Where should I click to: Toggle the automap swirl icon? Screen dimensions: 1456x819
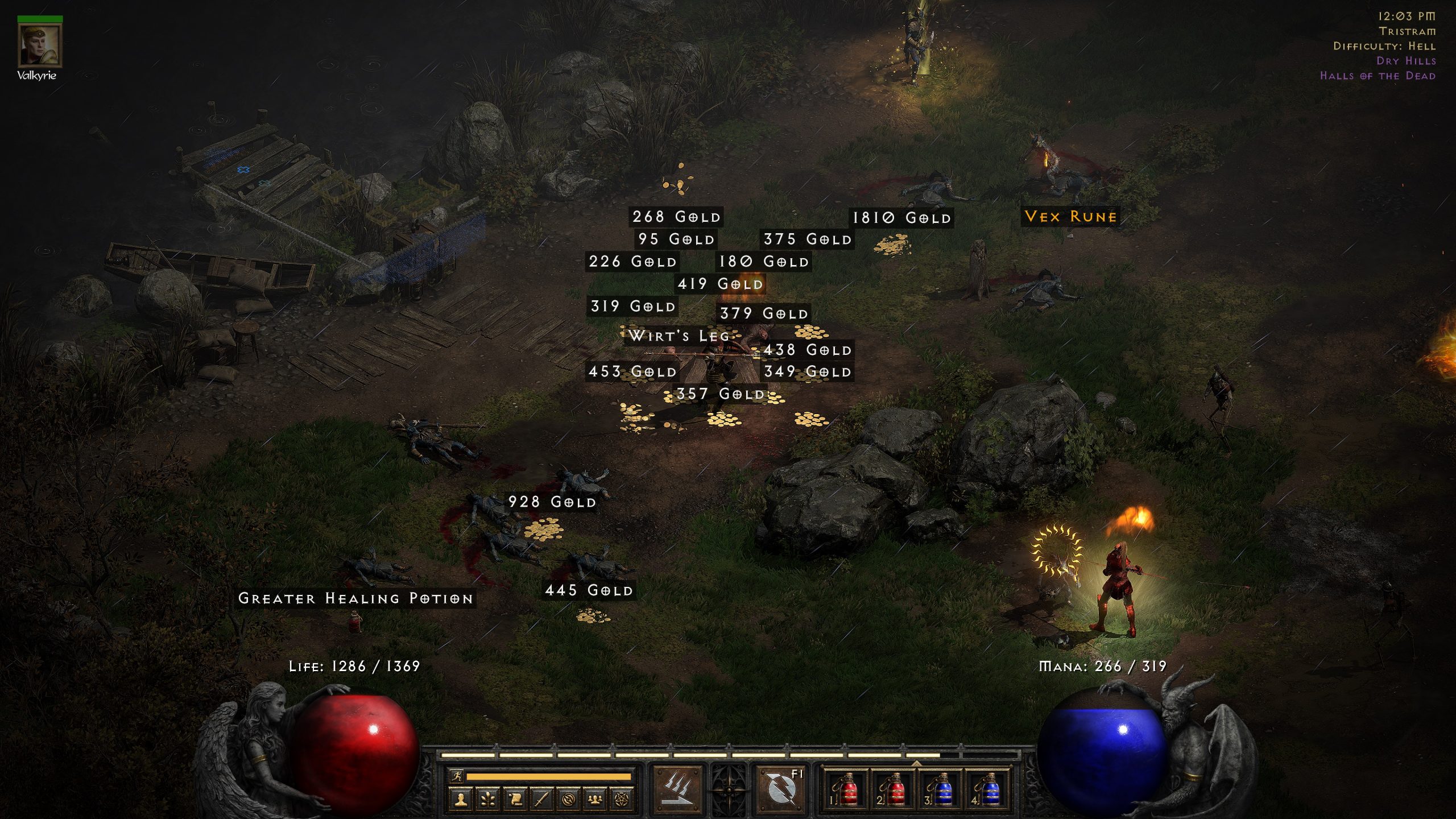(568, 799)
